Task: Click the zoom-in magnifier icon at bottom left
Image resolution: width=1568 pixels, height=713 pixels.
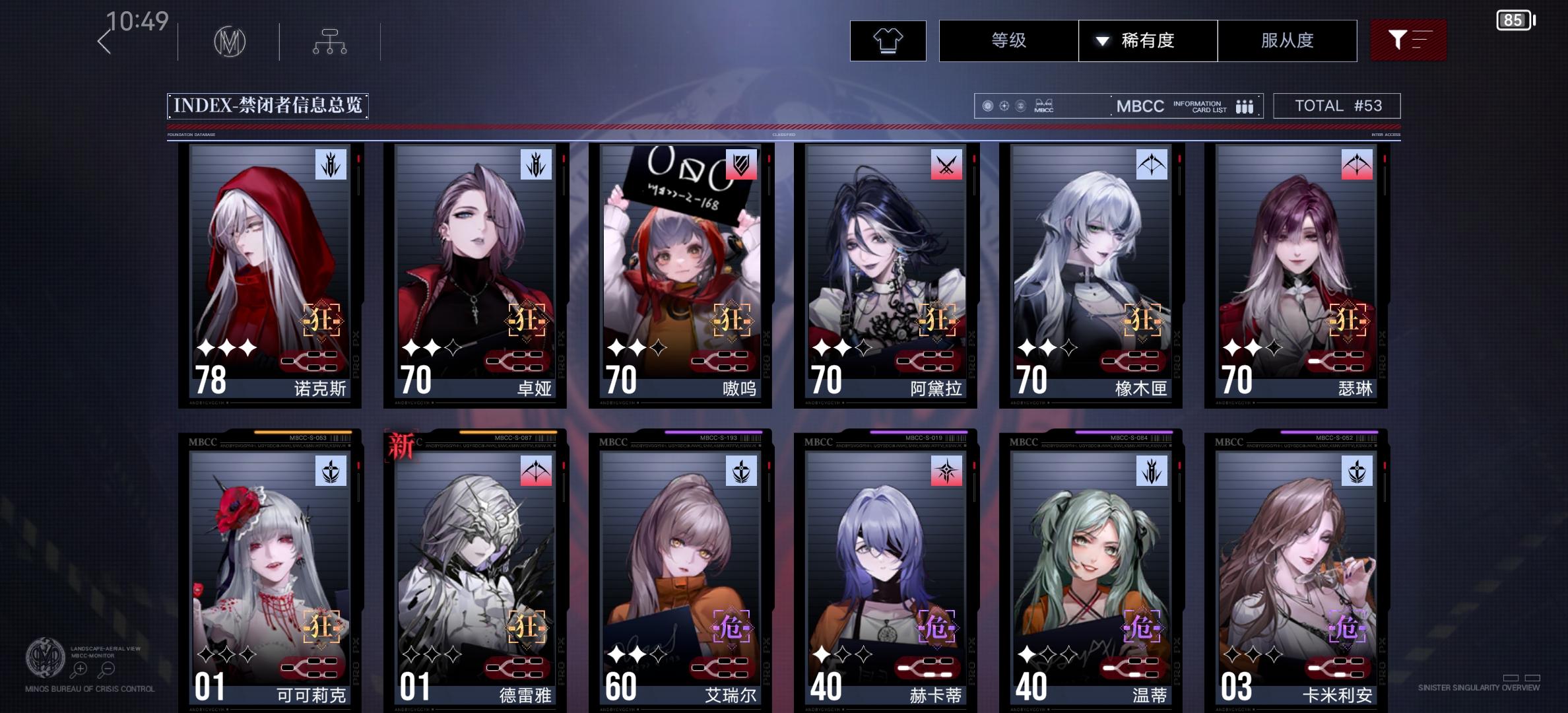Action: point(79,668)
